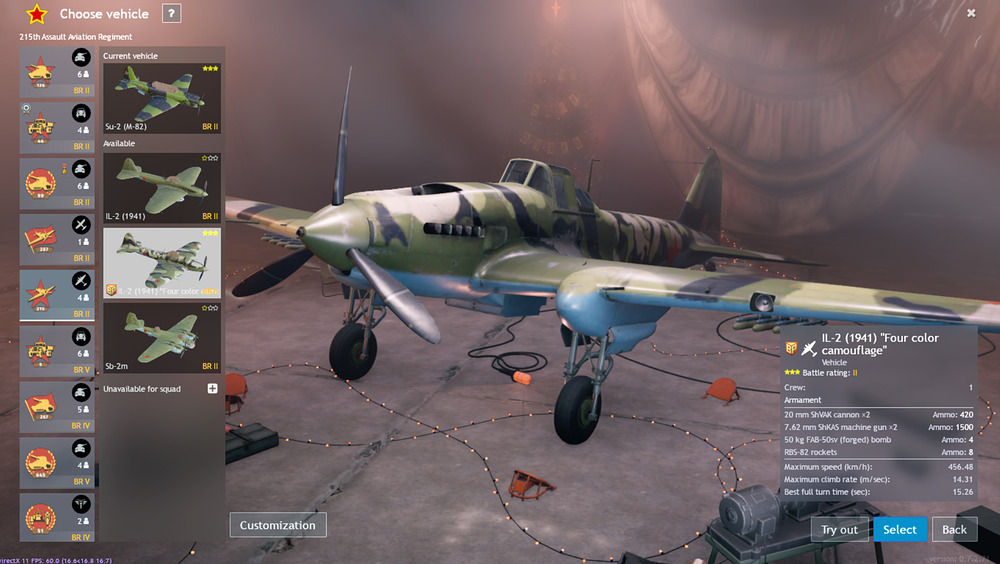Choose the one-pilot aircraft squad slot

pos(58,238)
